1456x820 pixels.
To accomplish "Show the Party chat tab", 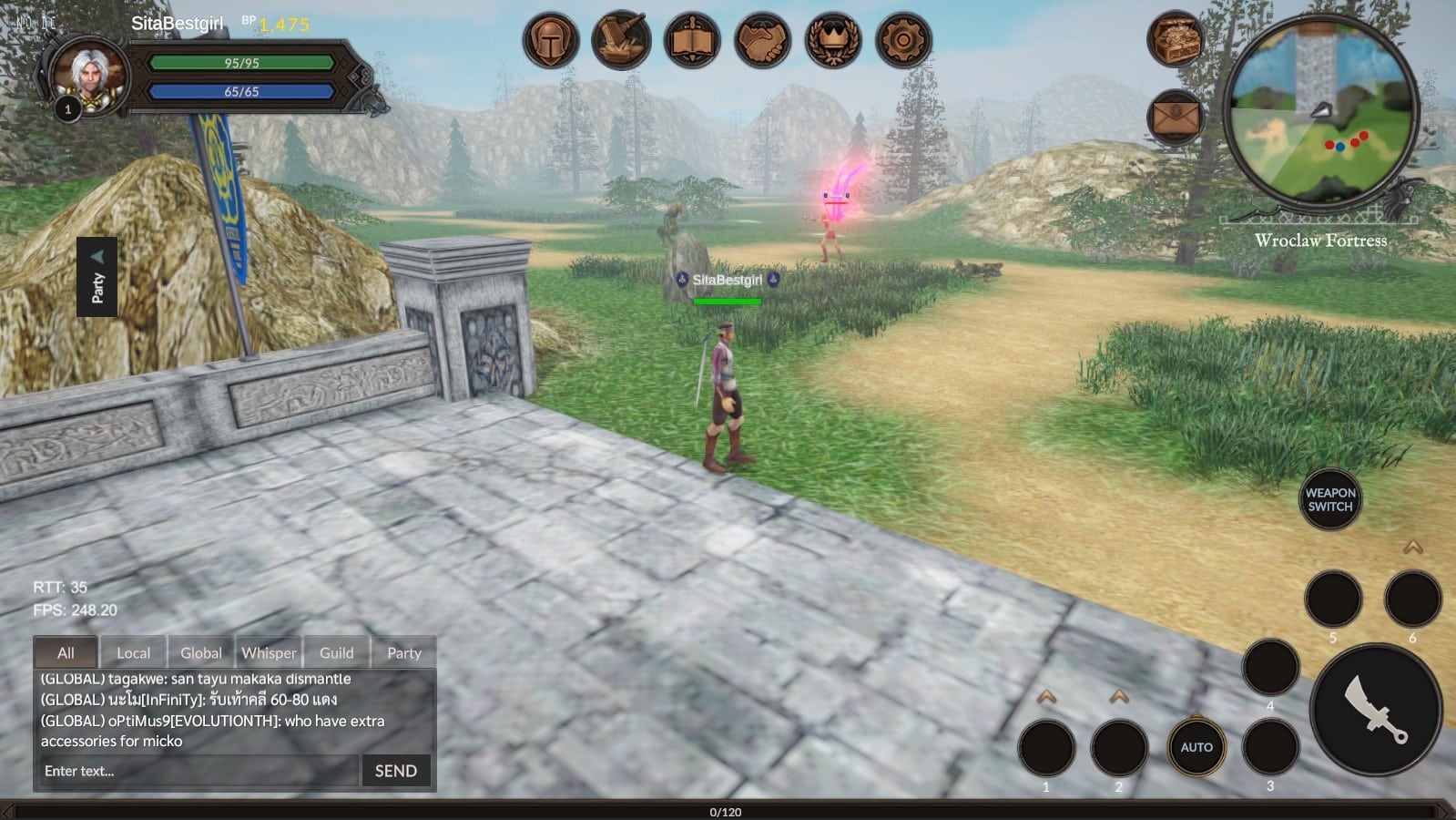I will tap(404, 652).
